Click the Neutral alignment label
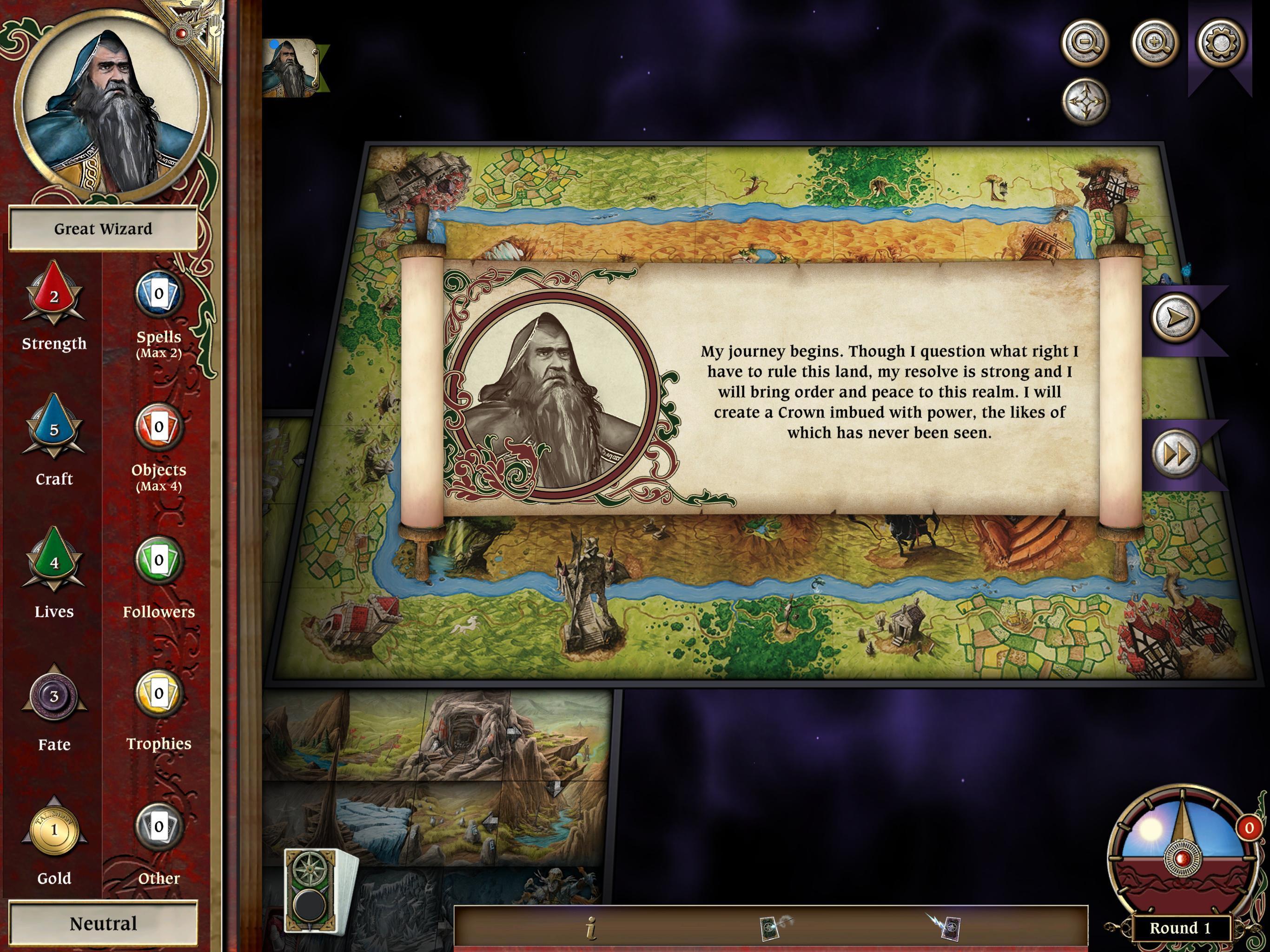The width and height of the screenshot is (1270, 952). 103,923
